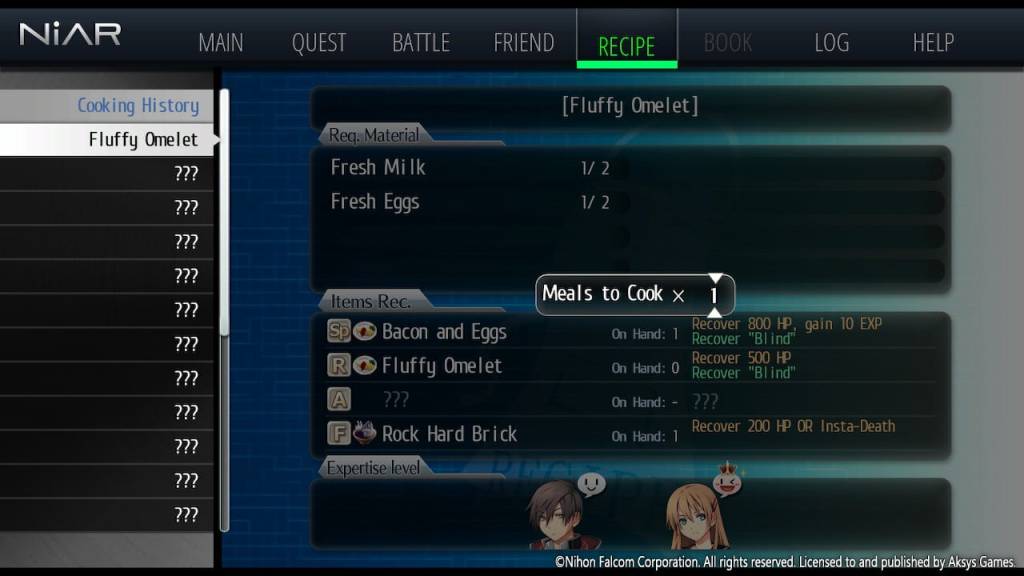Show the HELP tab
The width and height of the screenshot is (1024, 576).
click(x=933, y=43)
